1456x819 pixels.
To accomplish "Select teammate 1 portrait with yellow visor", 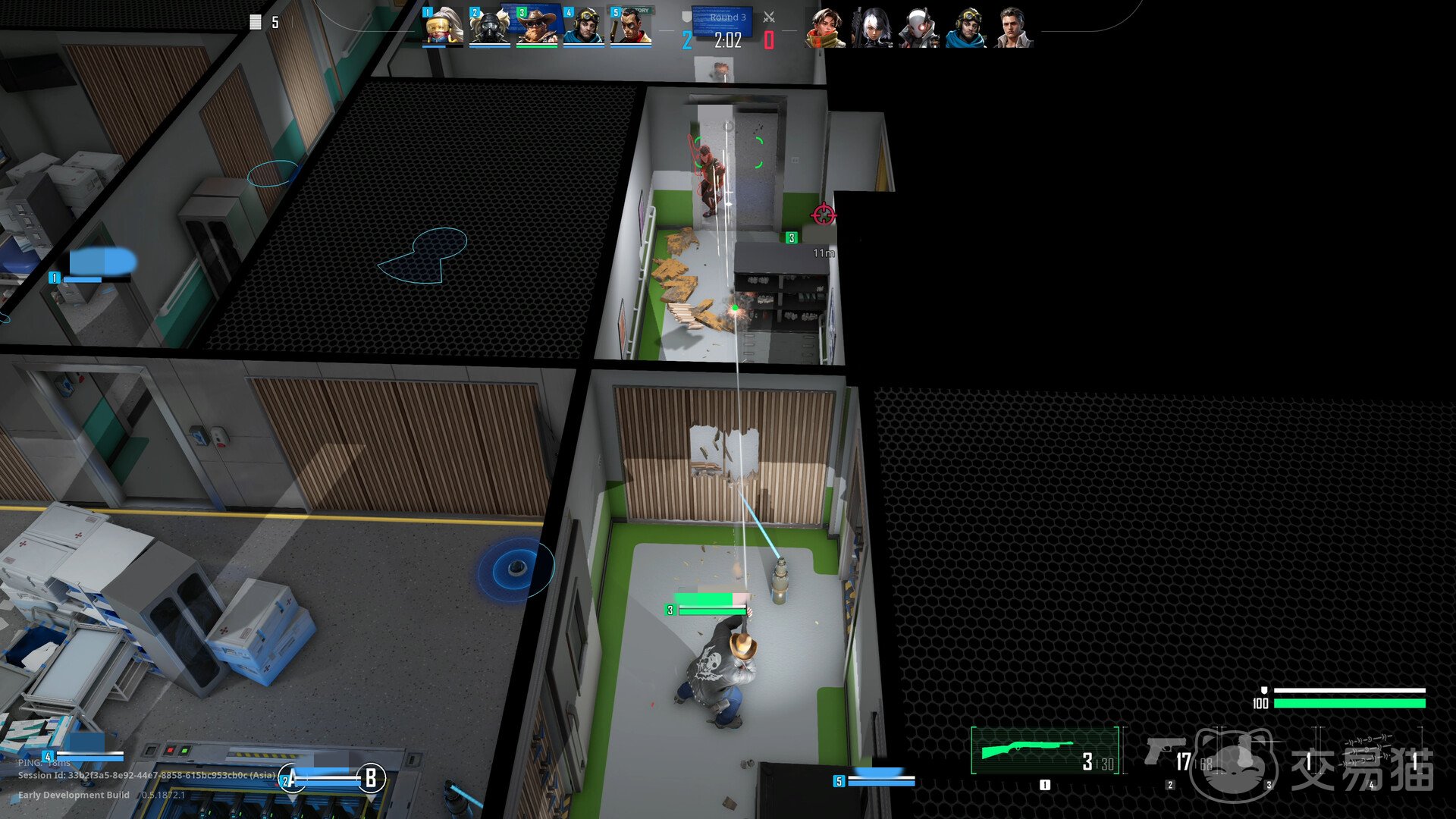I will [x=444, y=27].
